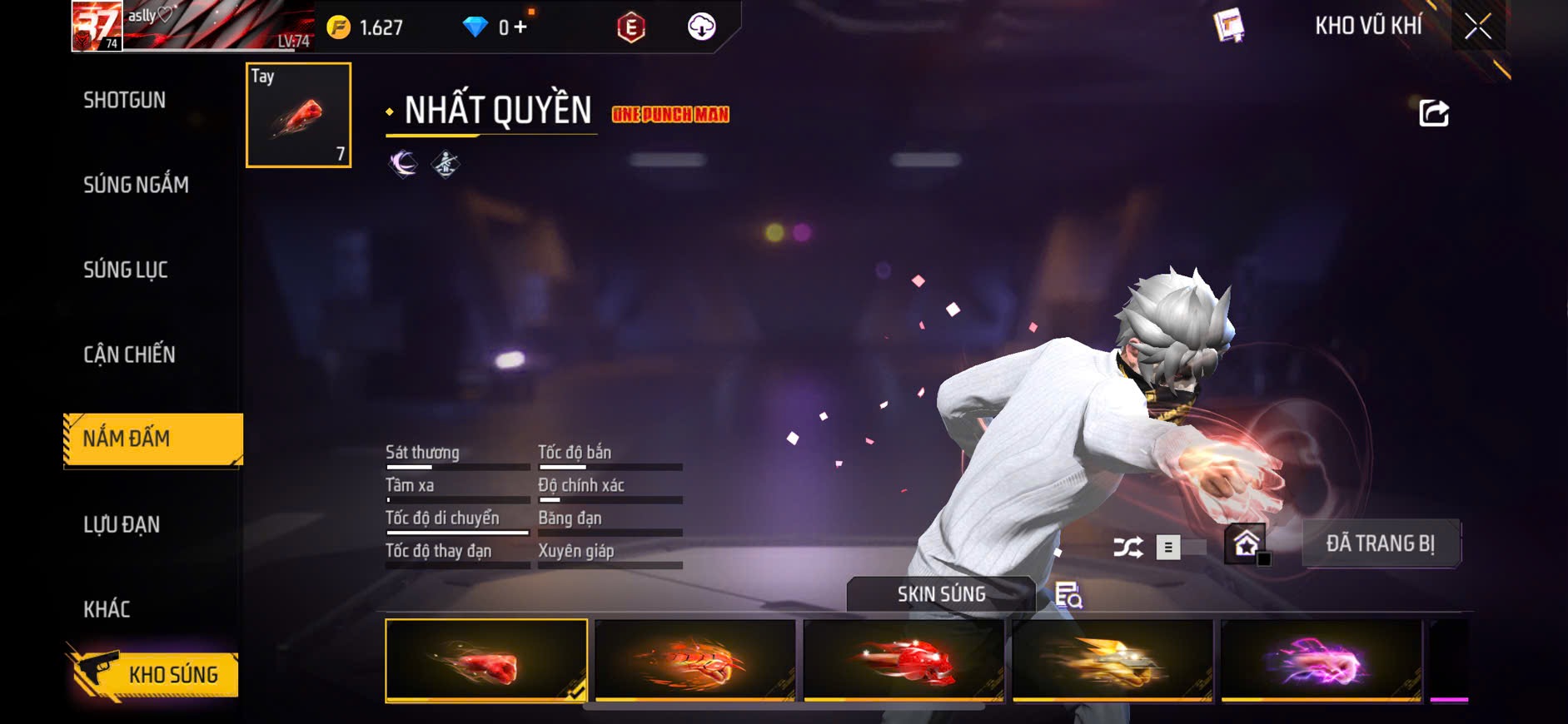
Task: Open the SHOTGUN weapon category
Action: coord(125,100)
